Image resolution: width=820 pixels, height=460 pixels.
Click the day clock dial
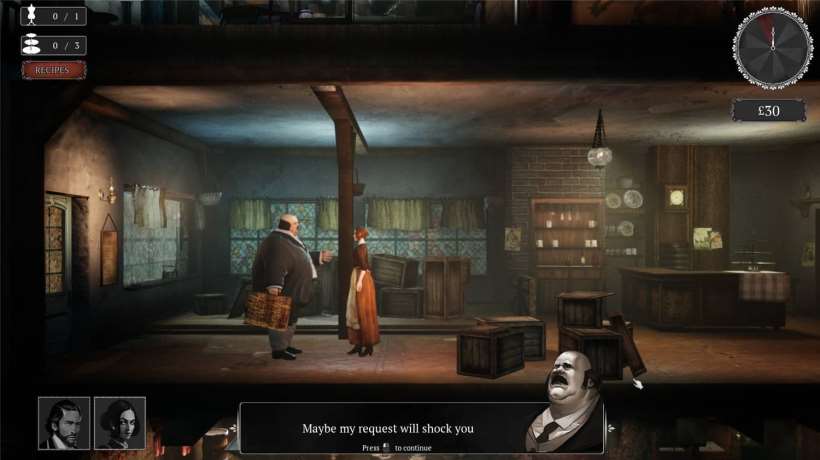pyautogui.click(x=772, y=46)
